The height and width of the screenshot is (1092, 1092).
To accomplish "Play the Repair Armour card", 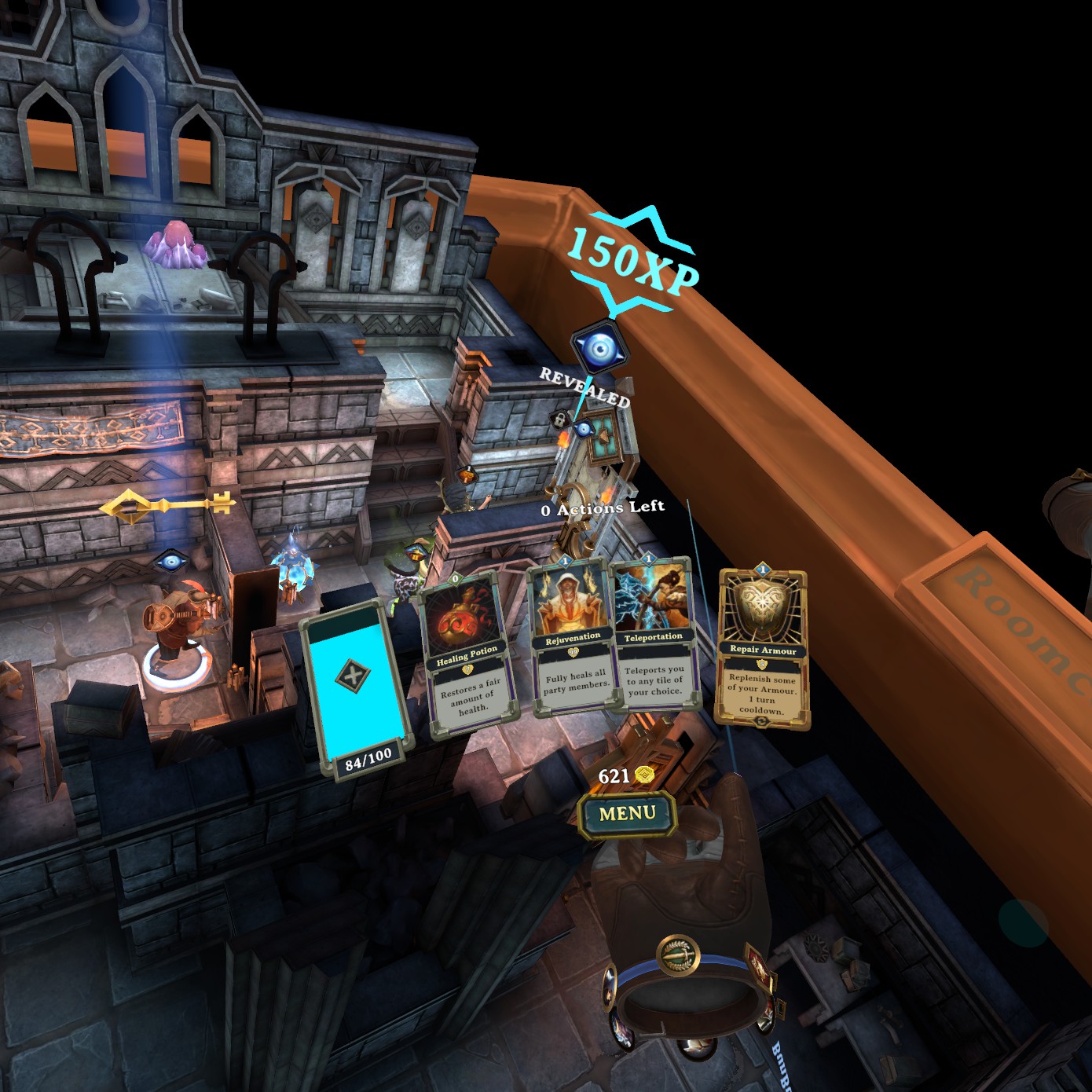I will tap(762, 649).
